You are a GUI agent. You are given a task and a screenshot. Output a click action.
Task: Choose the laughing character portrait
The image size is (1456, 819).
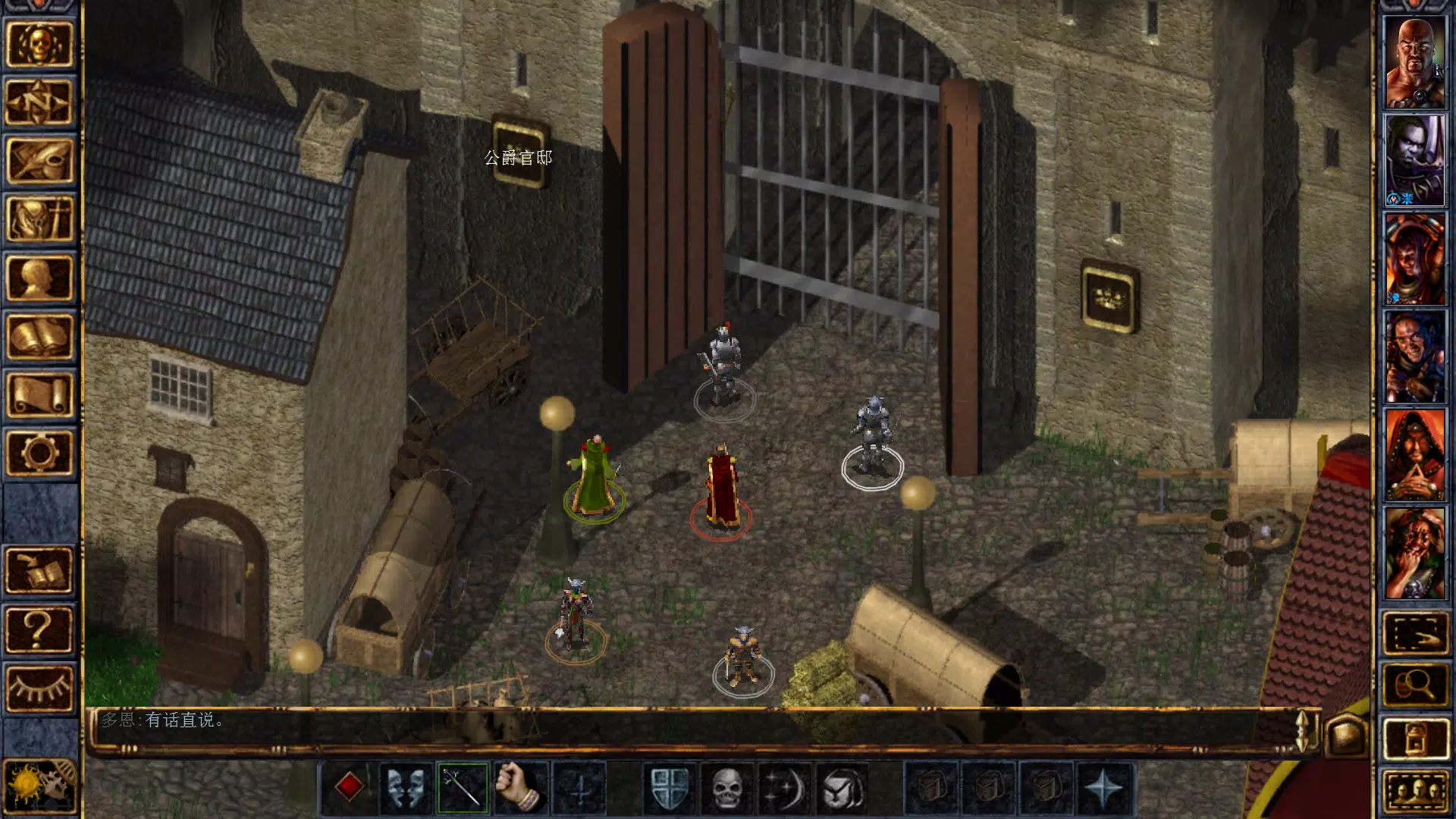pyautogui.click(x=1414, y=554)
